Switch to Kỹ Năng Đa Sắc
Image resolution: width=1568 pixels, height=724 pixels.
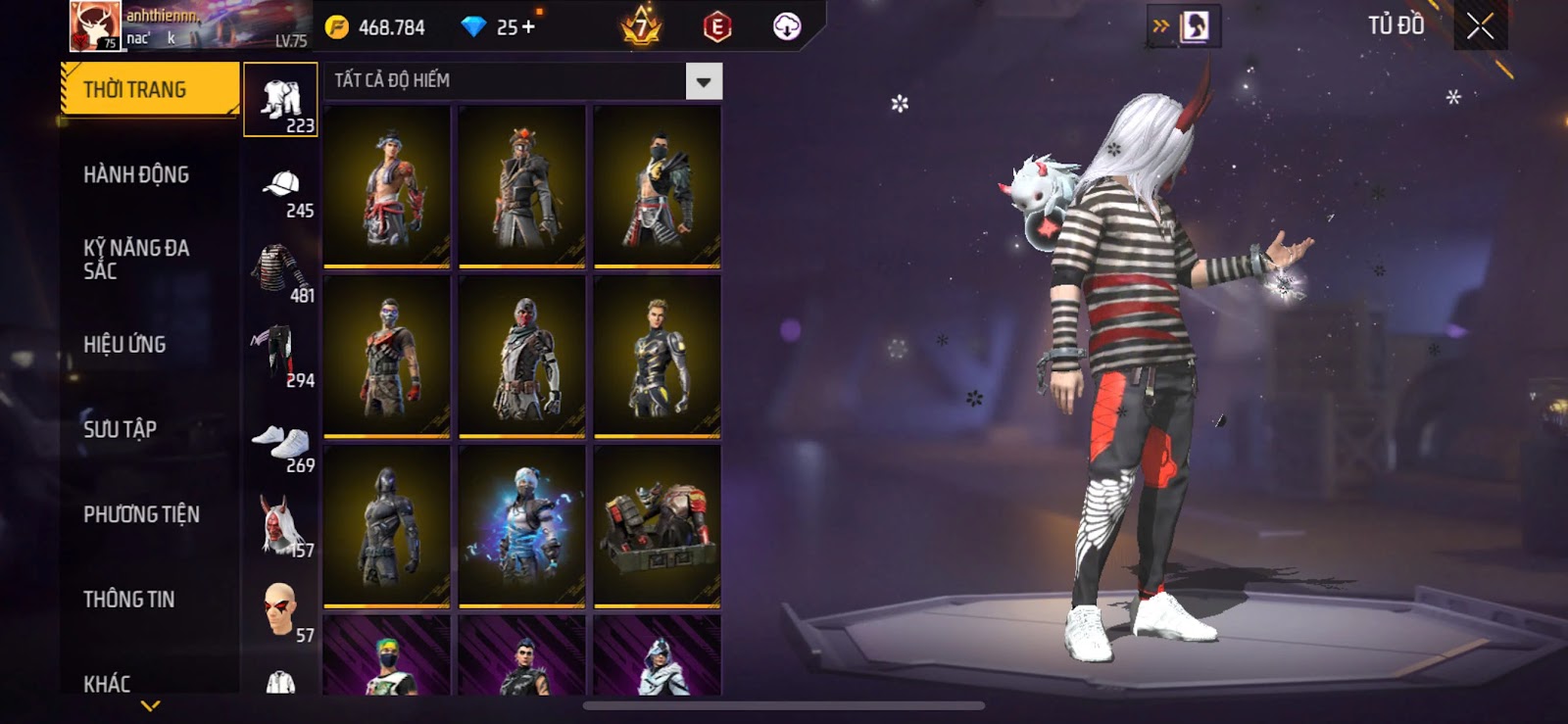tap(136, 259)
